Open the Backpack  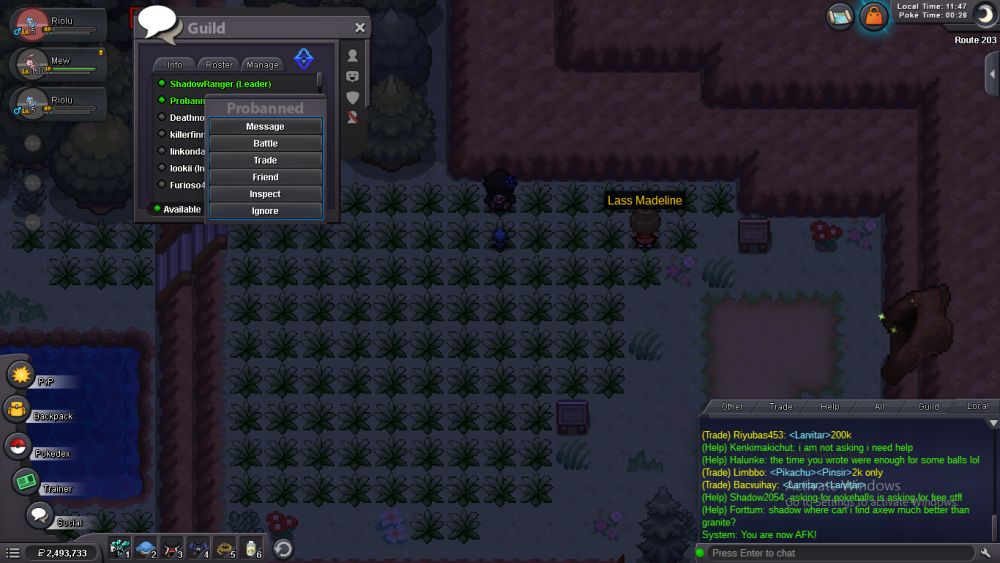click(17, 410)
